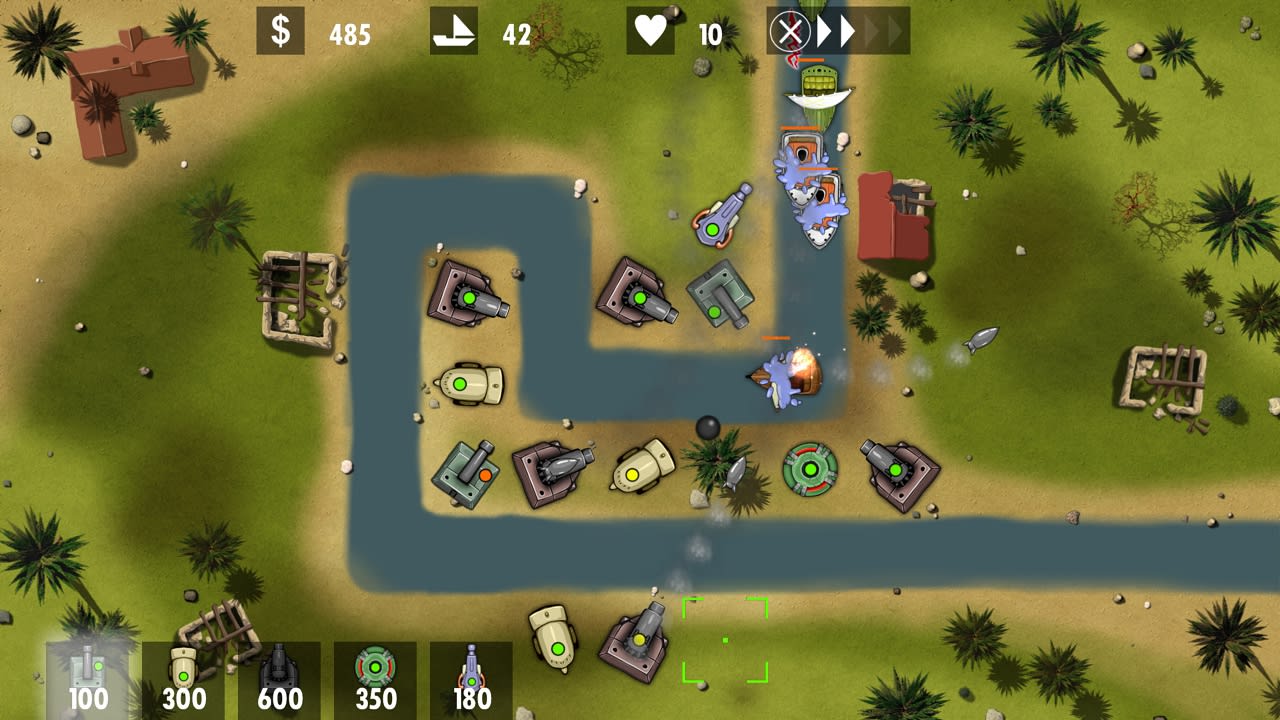1280x720 pixels.
Task: Select the beige tower left of the river bend
Action: click(x=470, y=385)
